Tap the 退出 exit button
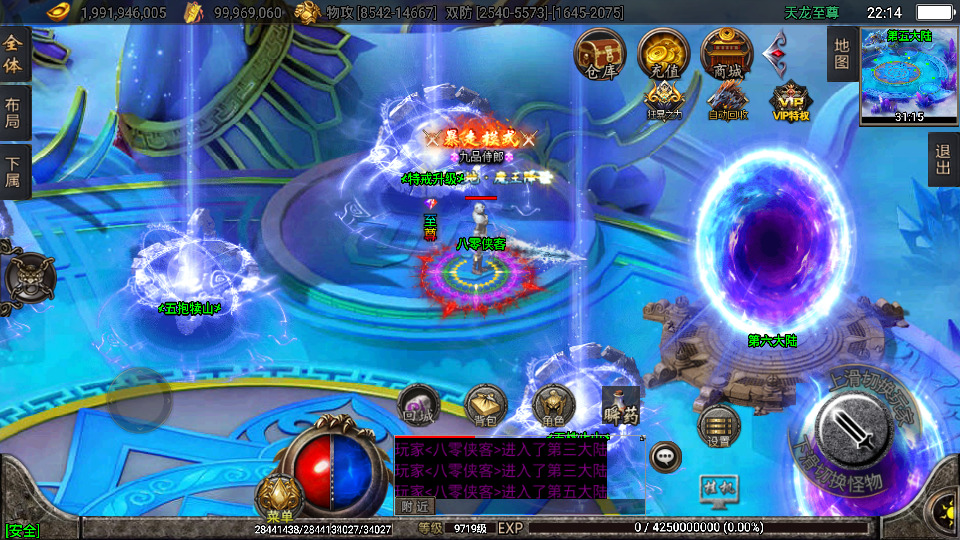The width and height of the screenshot is (960, 540). [943, 160]
